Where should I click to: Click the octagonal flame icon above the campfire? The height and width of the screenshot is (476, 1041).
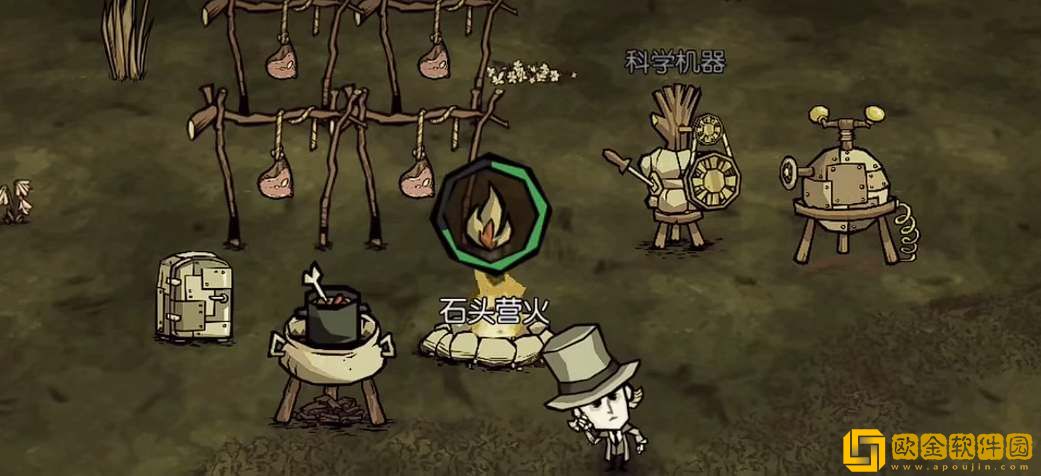click(x=489, y=216)
